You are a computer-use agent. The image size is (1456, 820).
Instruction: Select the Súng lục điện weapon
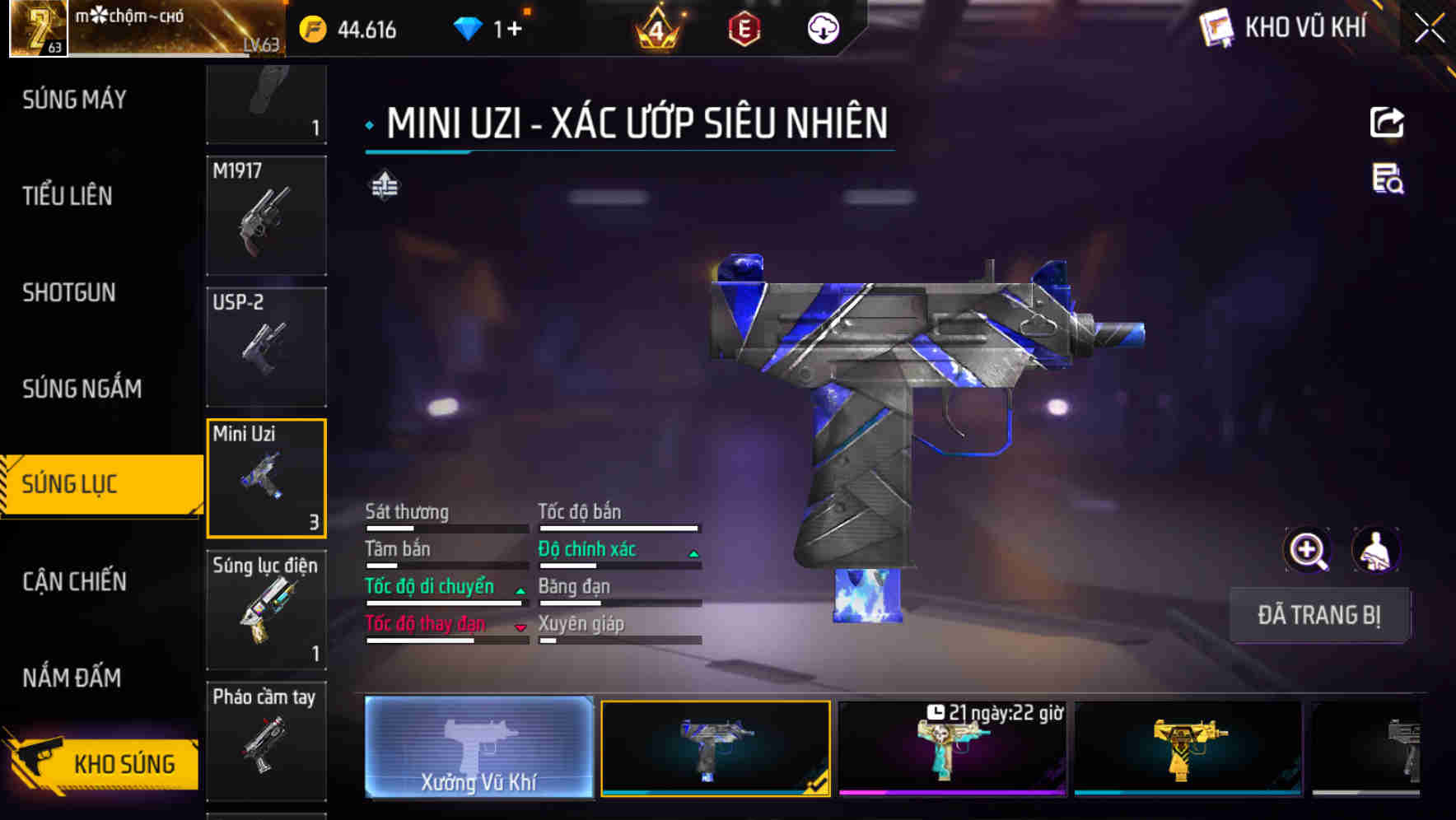[266, 609]
